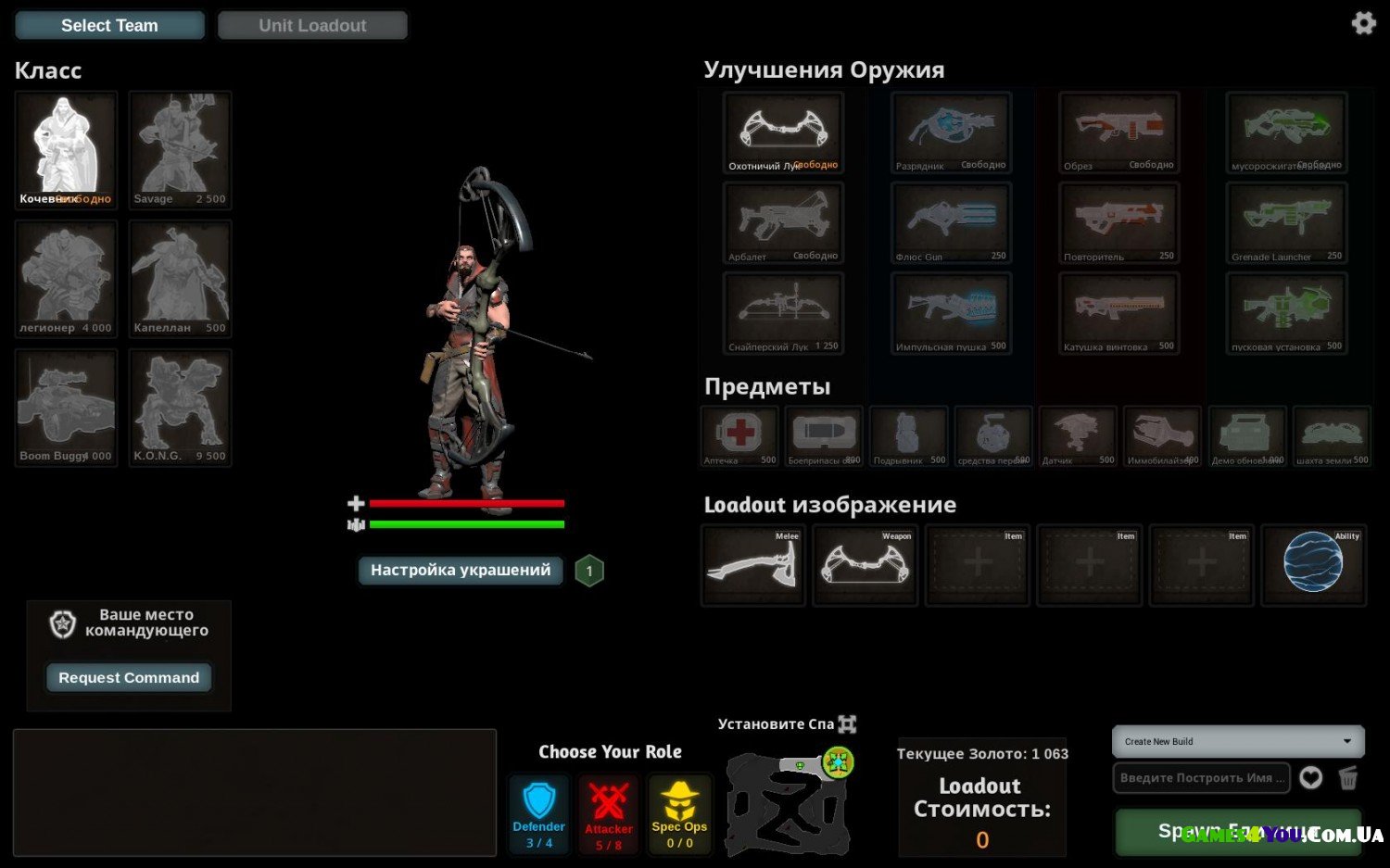Choose the Spec Ops role
The image size is (1390, 868).
(x=679, y=814)
